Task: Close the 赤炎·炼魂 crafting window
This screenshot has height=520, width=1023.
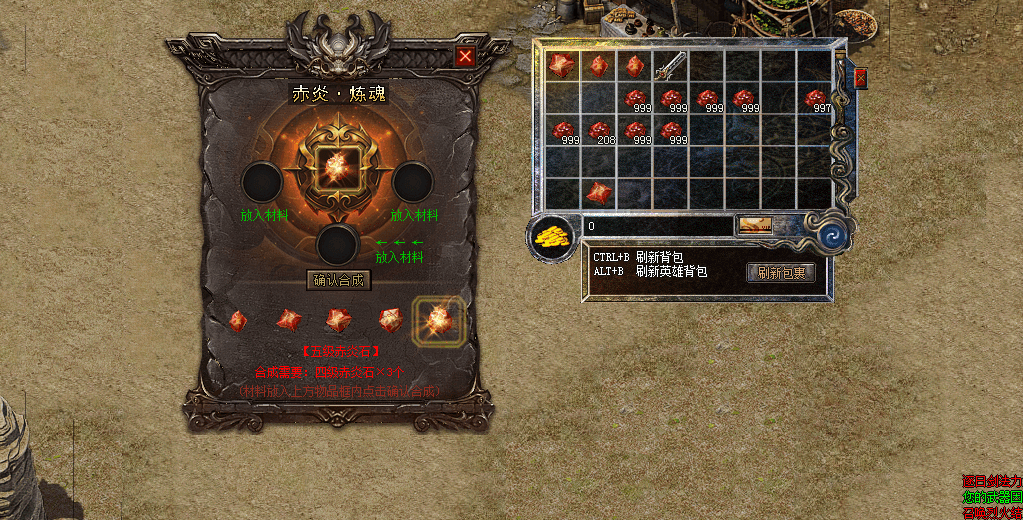Action: point(465,57)
